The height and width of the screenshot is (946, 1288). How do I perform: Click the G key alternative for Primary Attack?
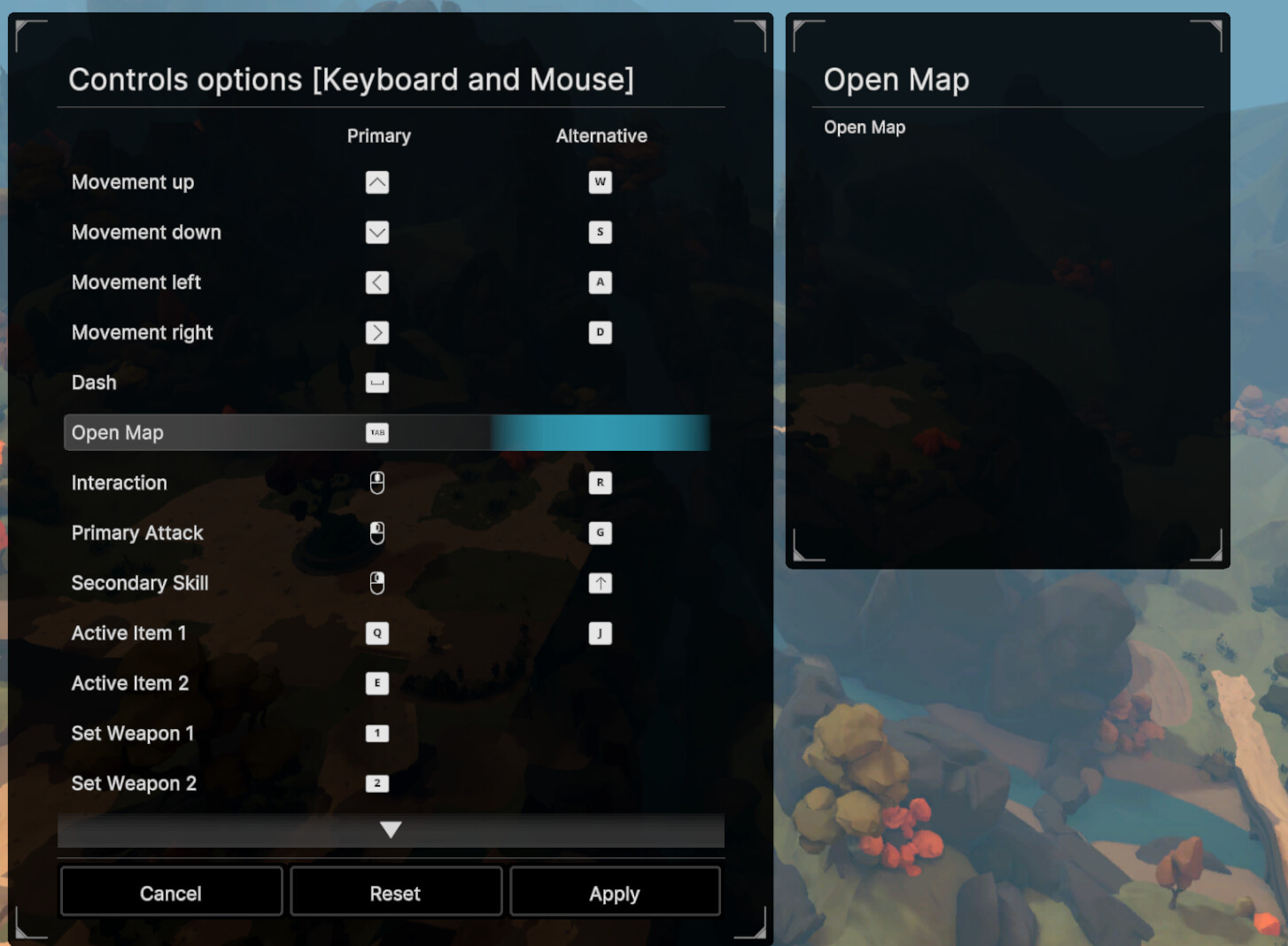(x=601, y=532)
